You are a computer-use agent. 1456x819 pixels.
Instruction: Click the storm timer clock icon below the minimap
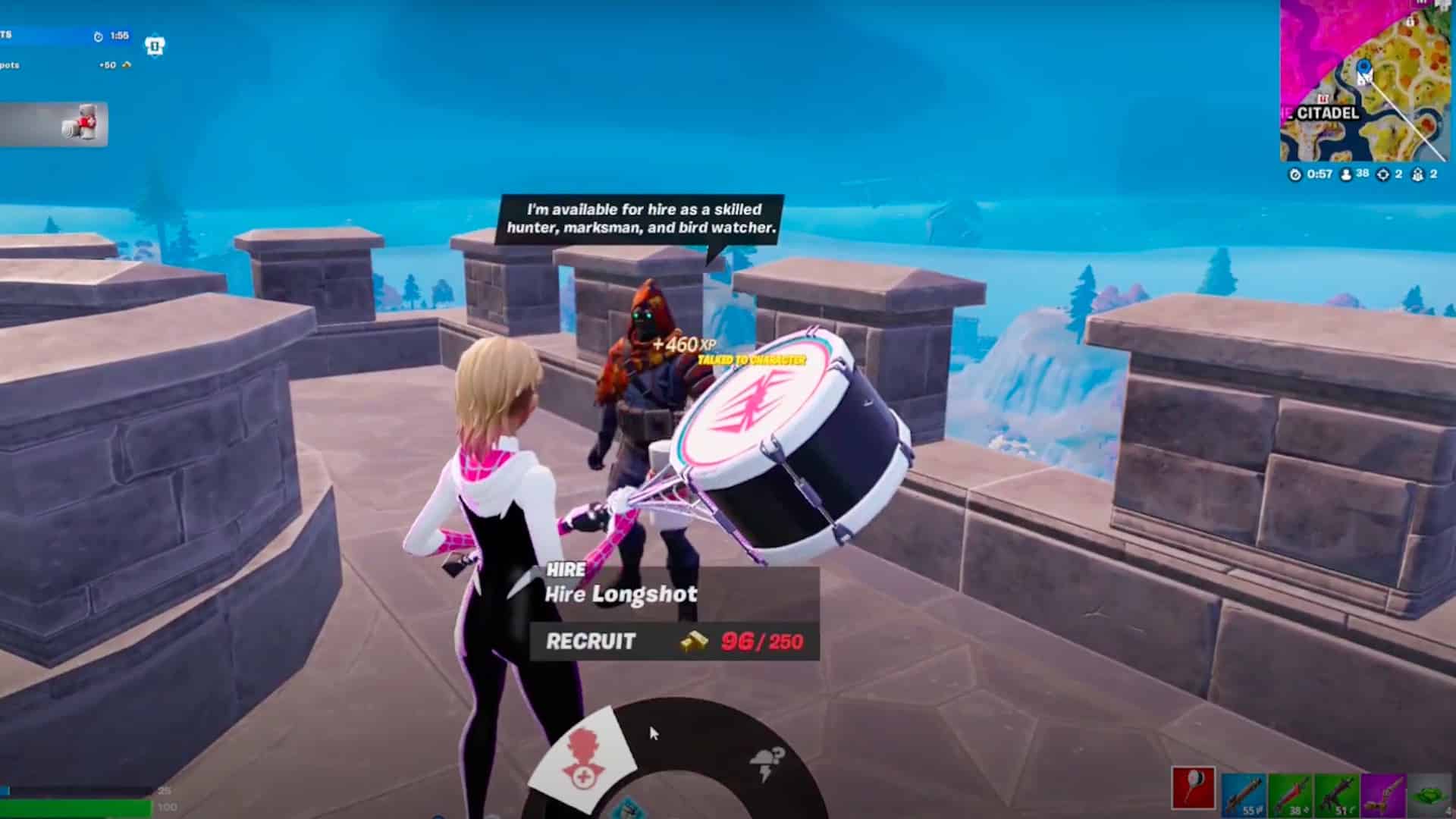pyautogui.click(x=1294, y=174)
